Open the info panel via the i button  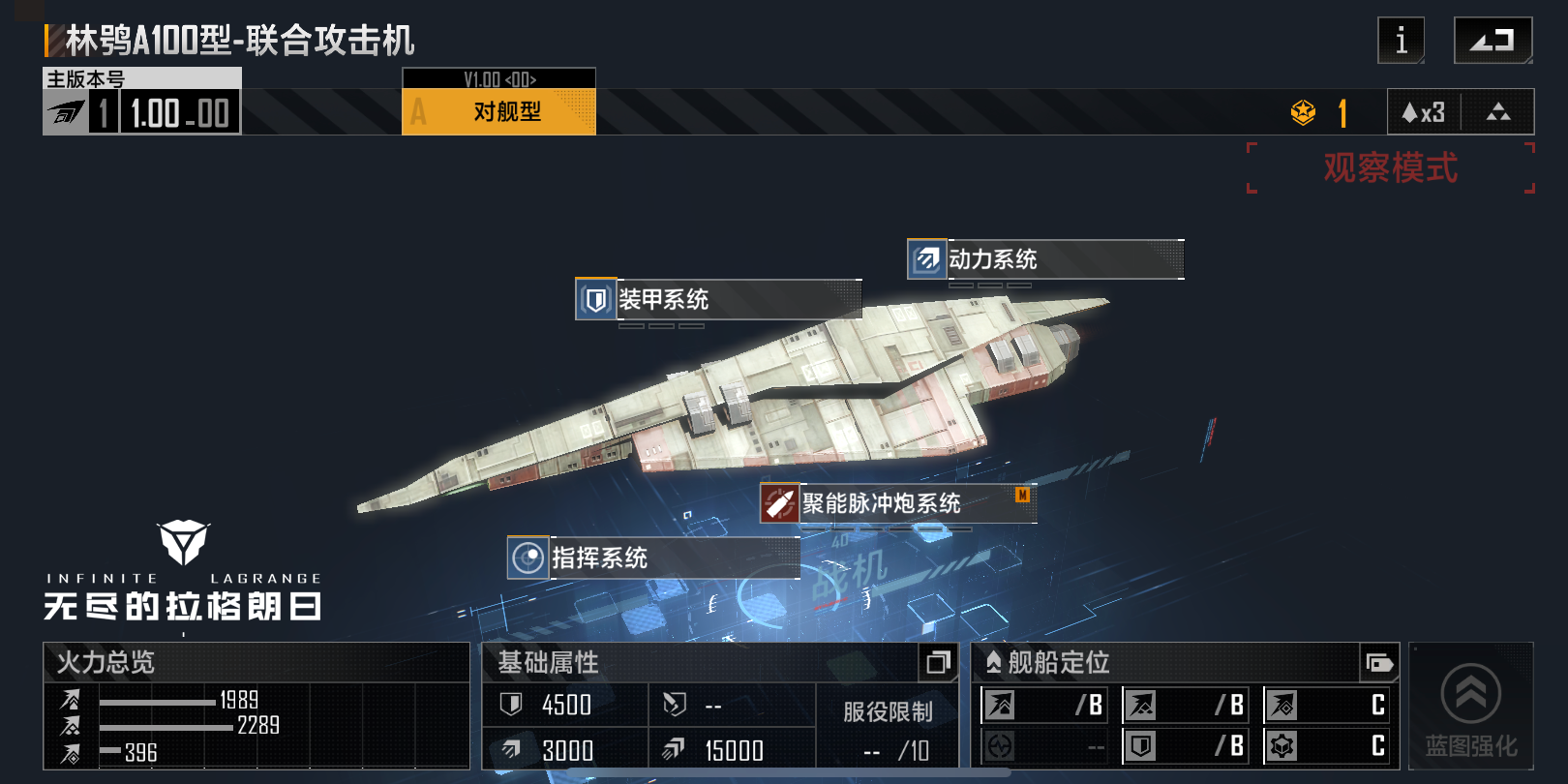tap(1401, 41)
